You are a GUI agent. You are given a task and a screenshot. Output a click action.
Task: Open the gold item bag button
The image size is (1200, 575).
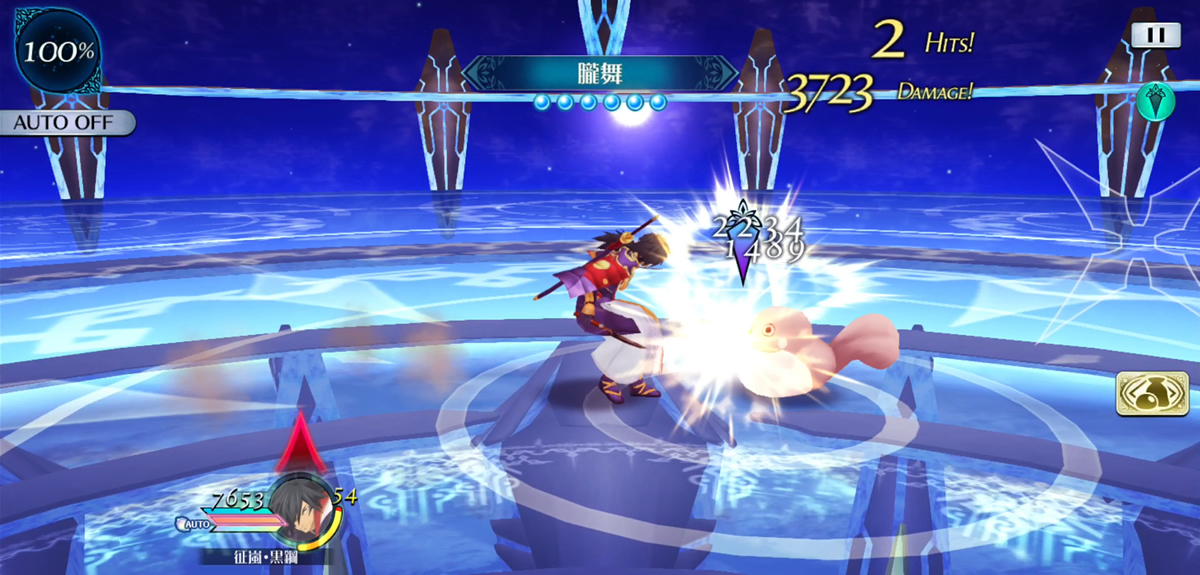point(1145,394)
